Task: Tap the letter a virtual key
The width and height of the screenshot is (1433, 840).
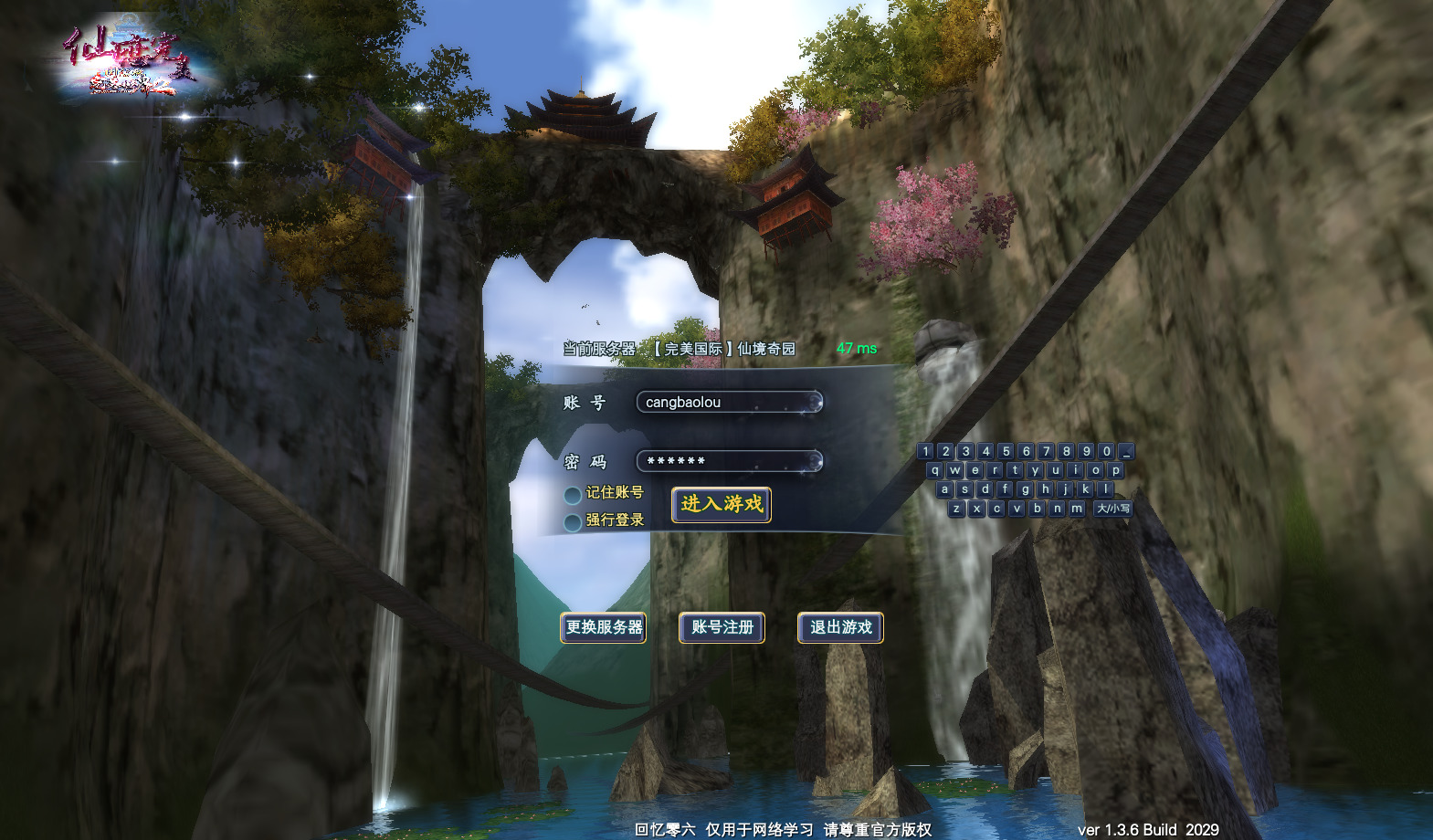Action: point(944,489)
